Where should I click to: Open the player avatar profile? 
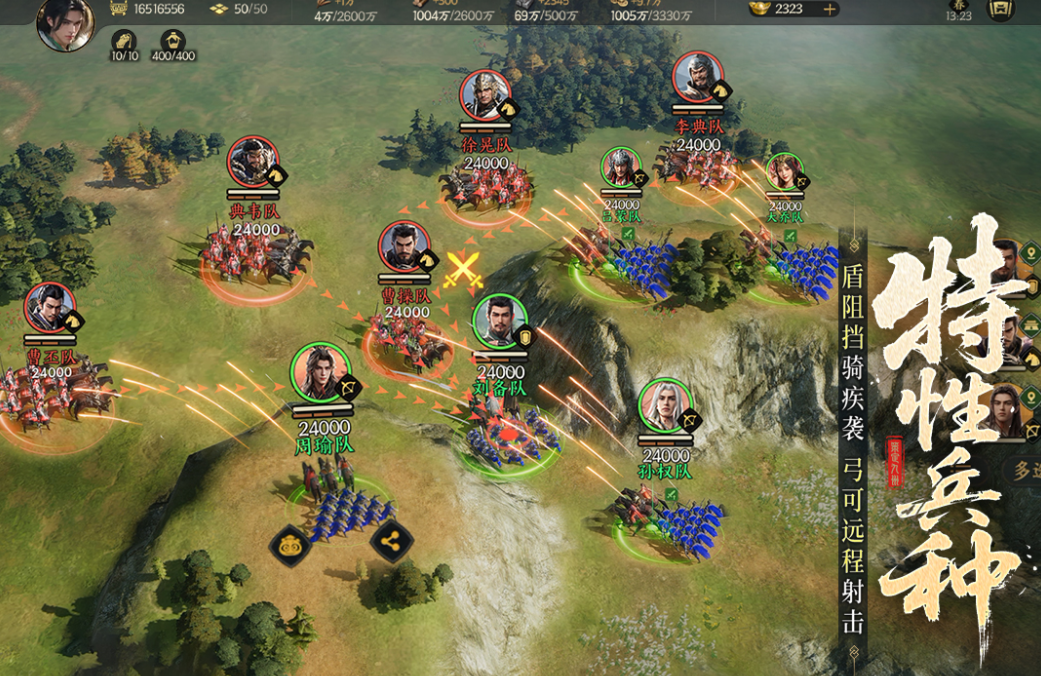[x=65, y=24]
